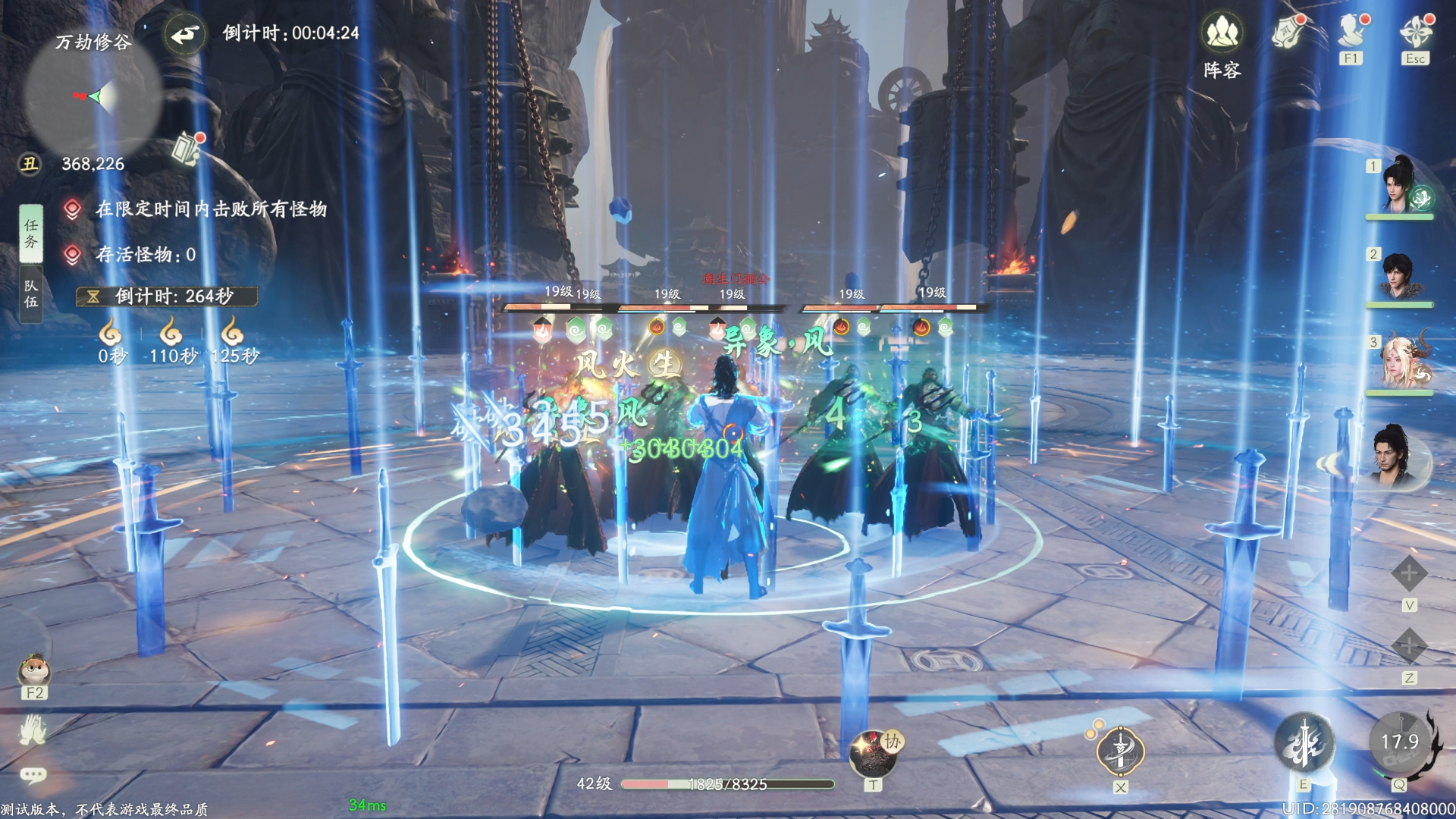Activate the 协 assist skill icon

tap(874, 752)
